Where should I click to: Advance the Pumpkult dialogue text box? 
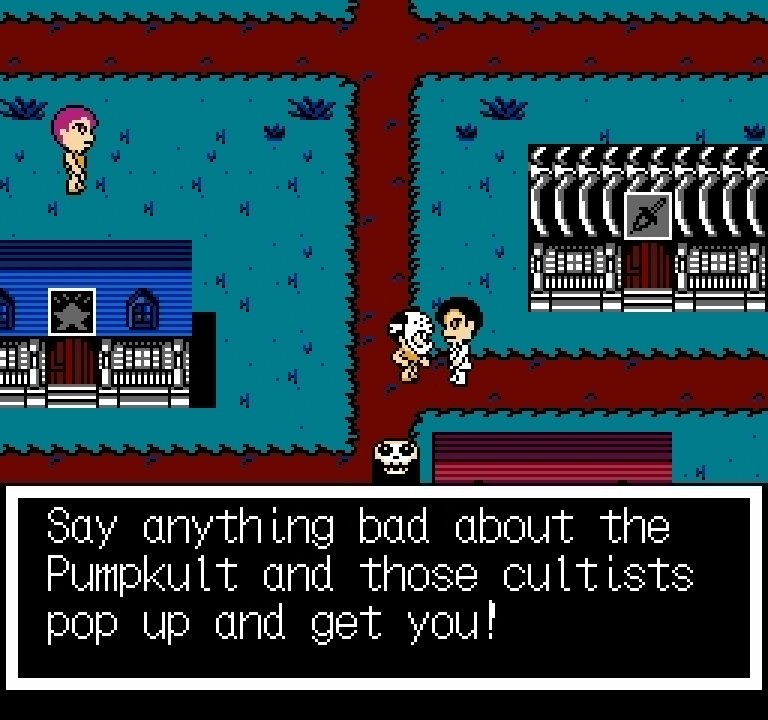(384, 584)
